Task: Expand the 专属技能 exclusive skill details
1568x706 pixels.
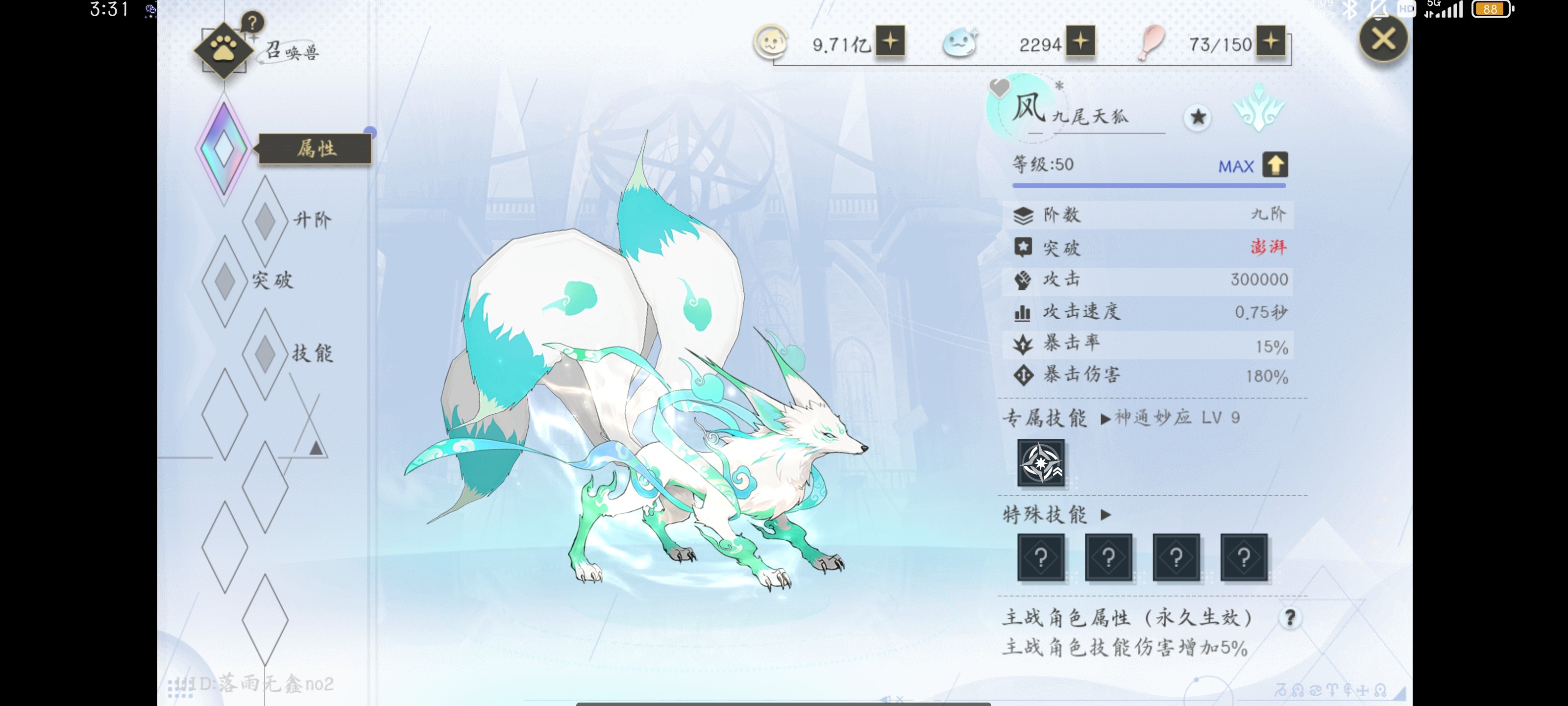Action: pyautogui.click(x=1105, y=419)
